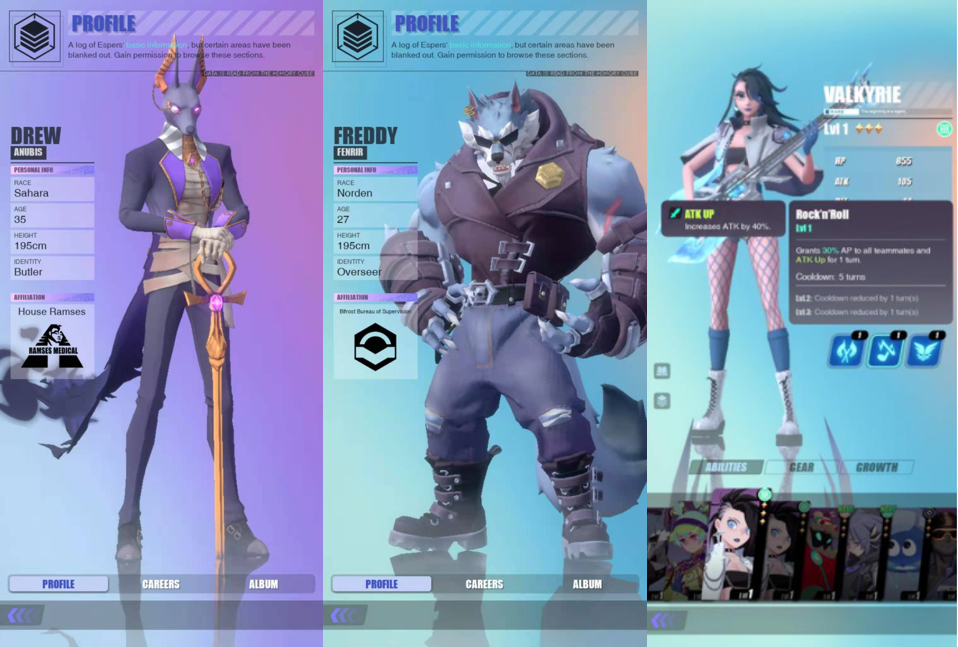Viewport: 958px width, 647px height.
Task: Select the Profile tab on Drew's page
Action: tap(59, 584)
